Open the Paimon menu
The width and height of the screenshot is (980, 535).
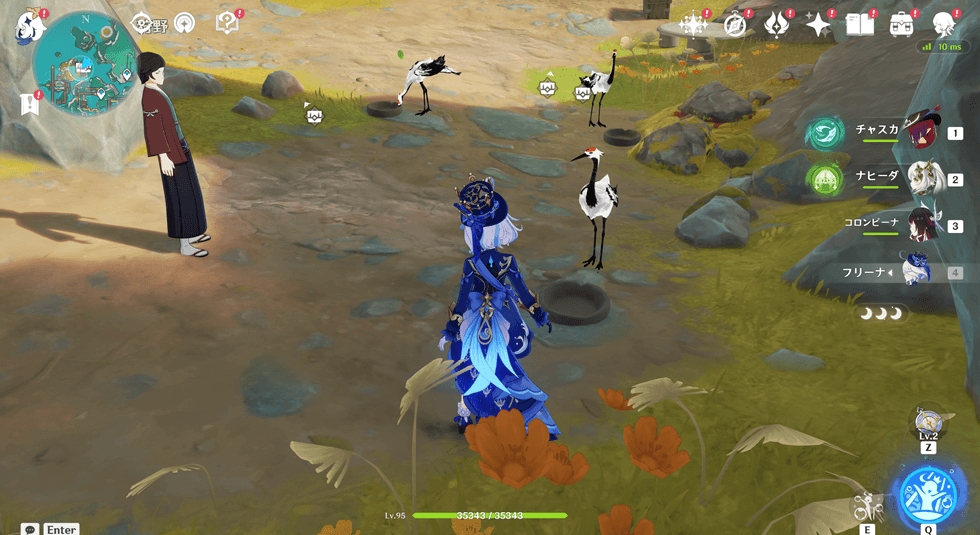tap(30, 27)
